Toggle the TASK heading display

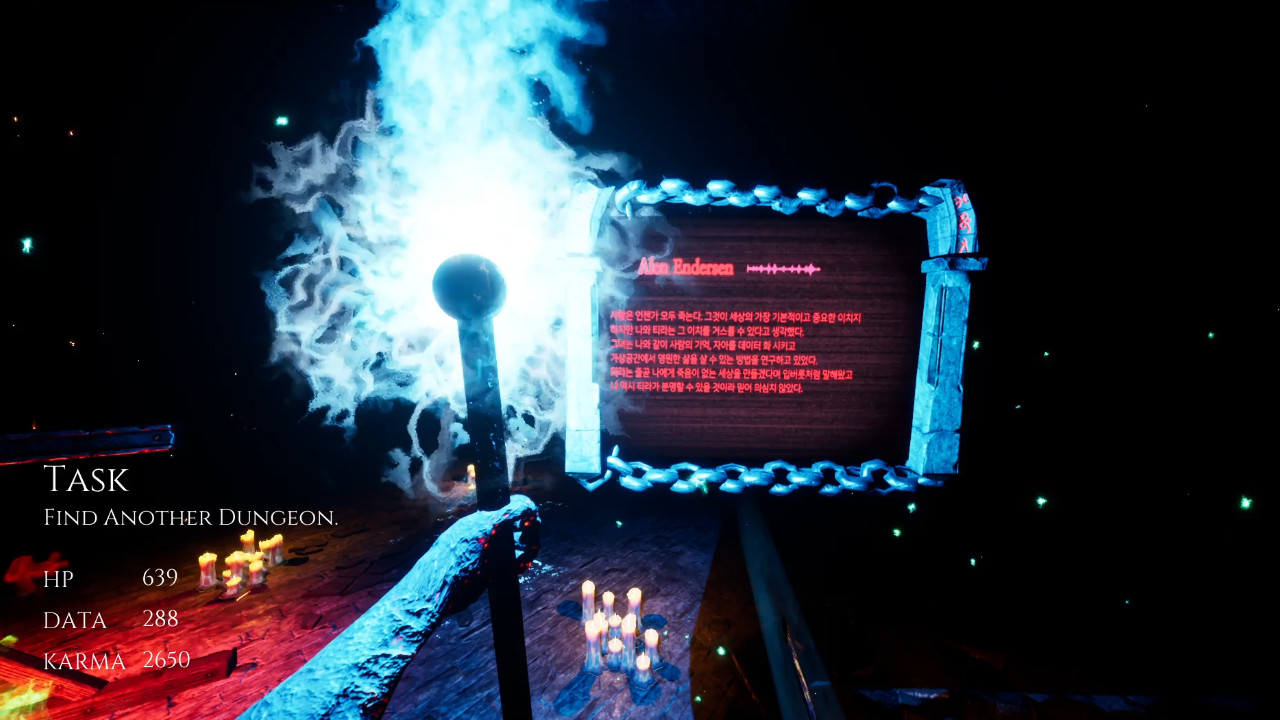click(x=85, y=480)
